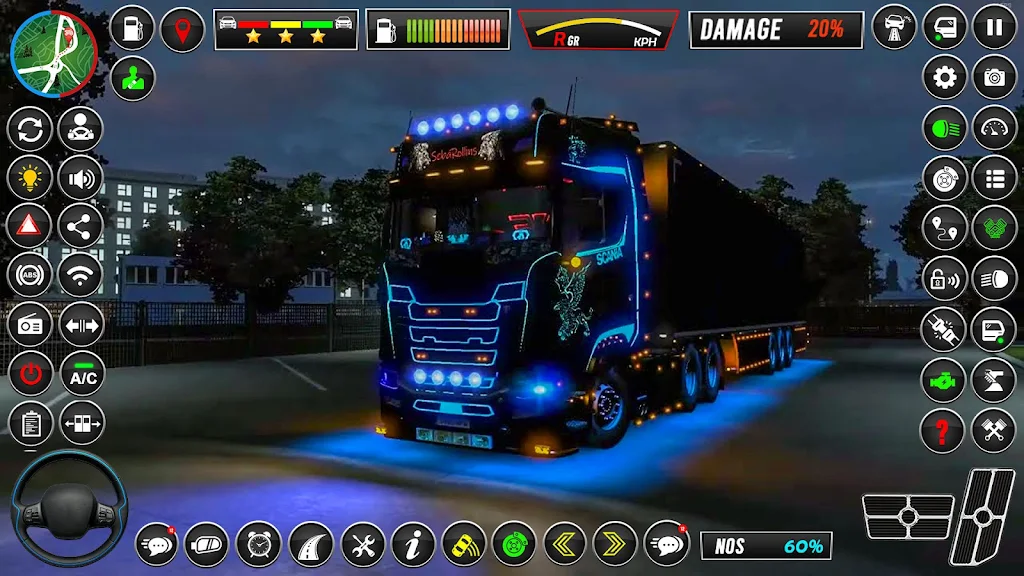Toggle the ABS button
This screenshot has width=1024, height=576.
pyautogui.click(x=31, y=275)
